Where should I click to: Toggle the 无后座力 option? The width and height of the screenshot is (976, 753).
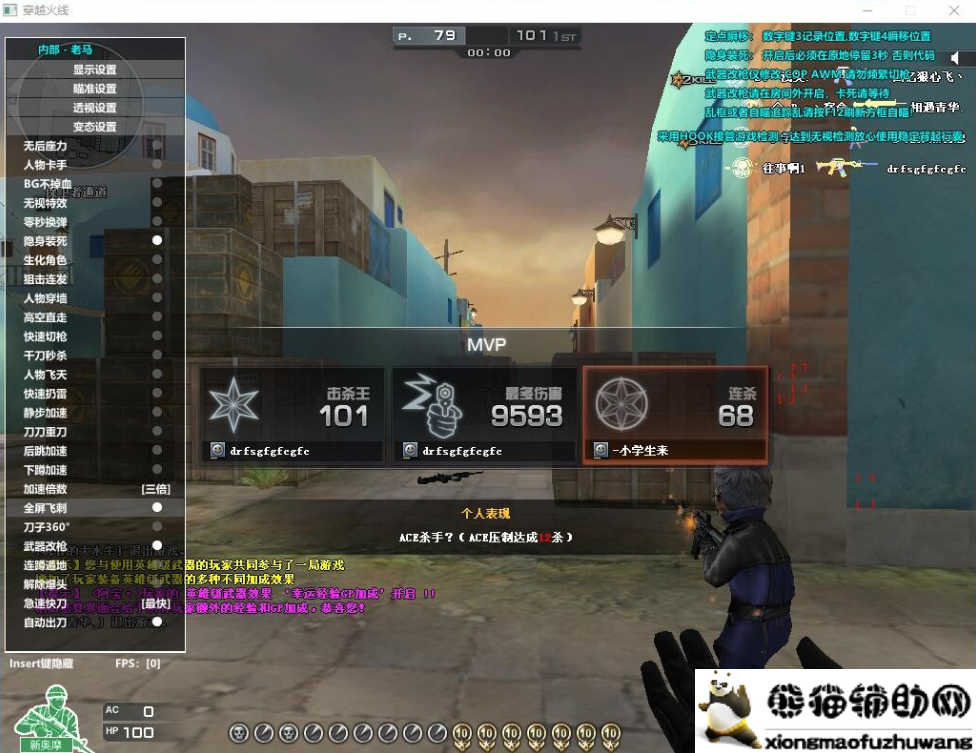click(x=157, y=146)
